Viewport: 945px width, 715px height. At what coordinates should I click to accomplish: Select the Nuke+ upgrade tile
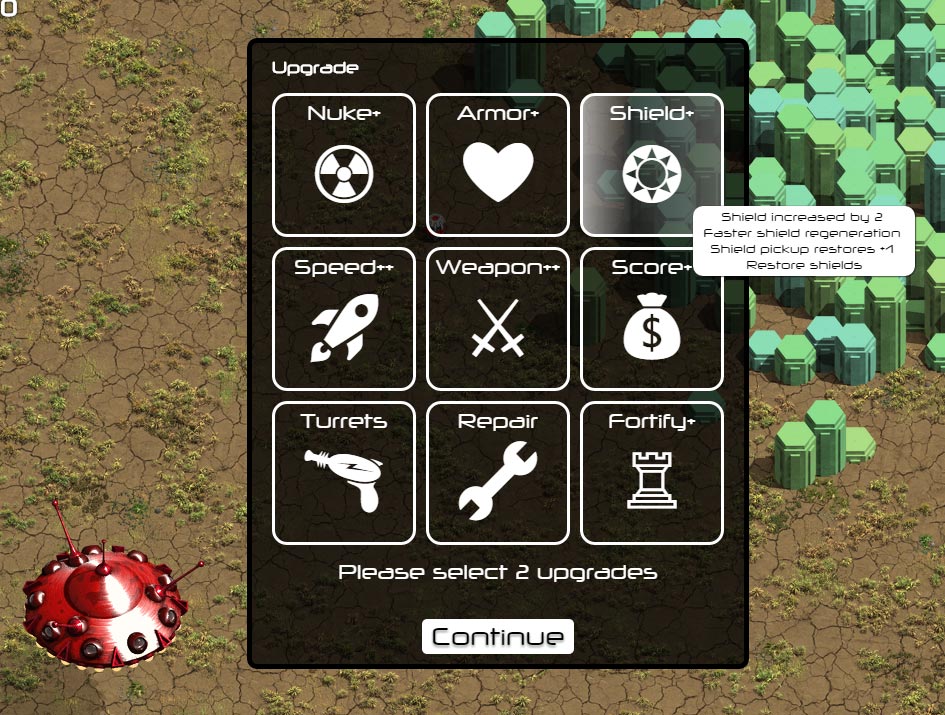(x=343, y=165)
